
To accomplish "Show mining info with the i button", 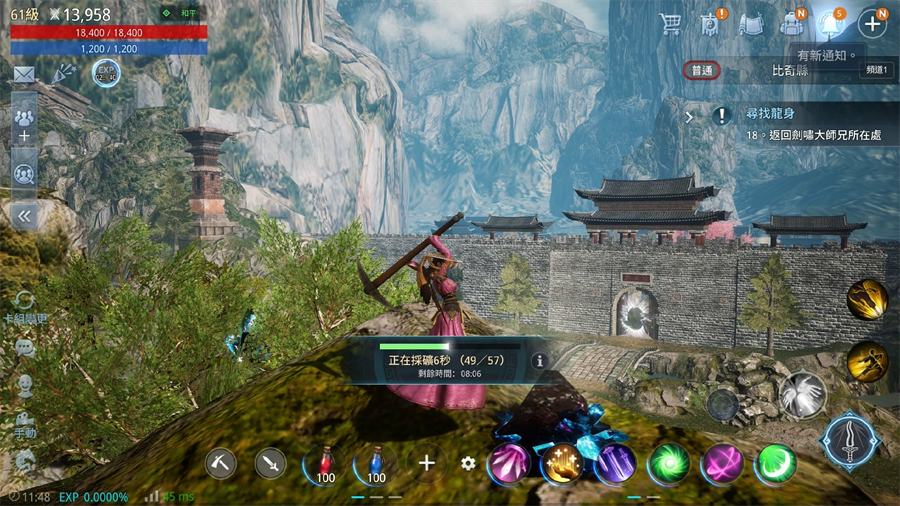I will point(539,360).
